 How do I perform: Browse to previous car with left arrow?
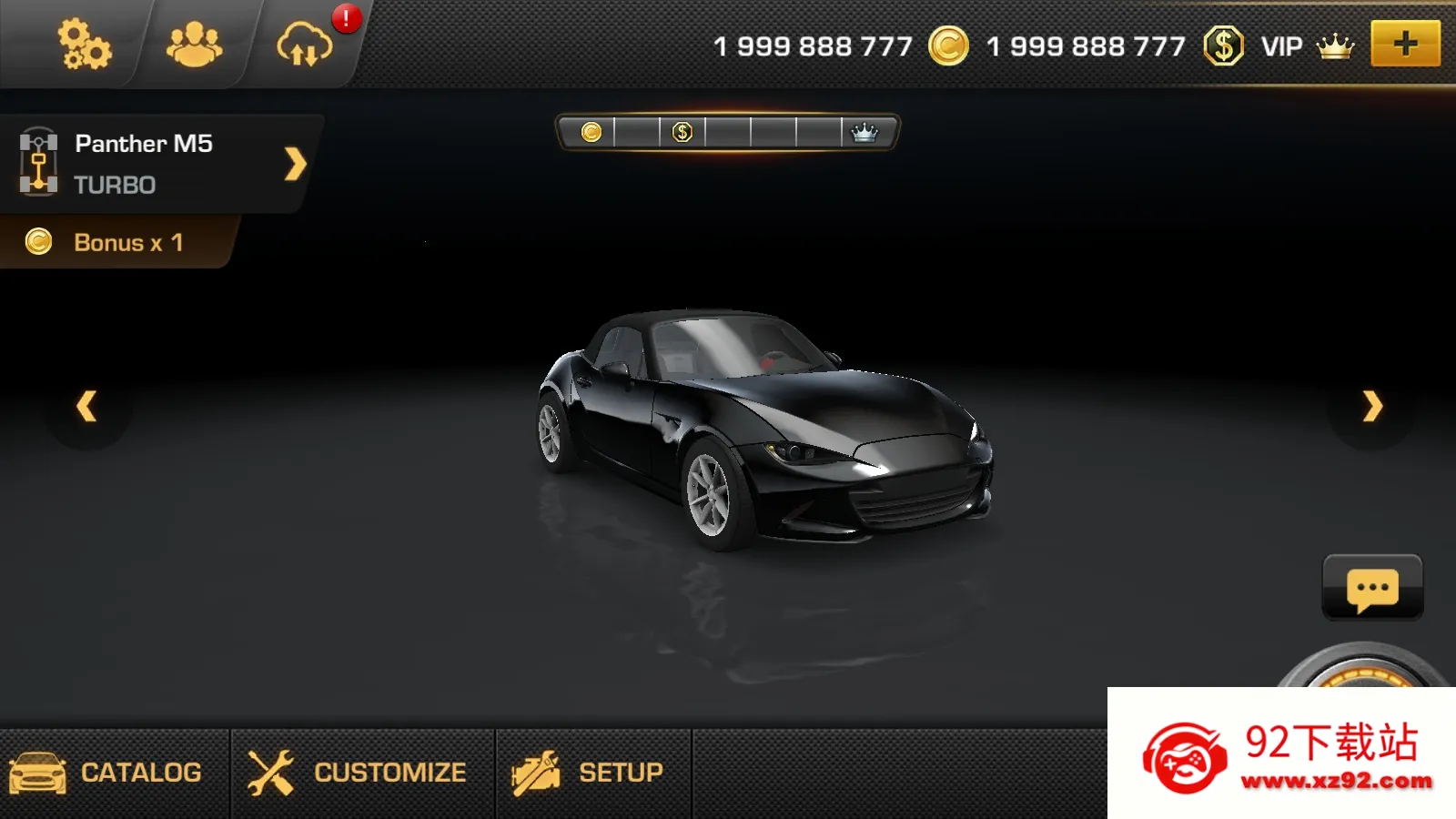click(x=86, y=408)
